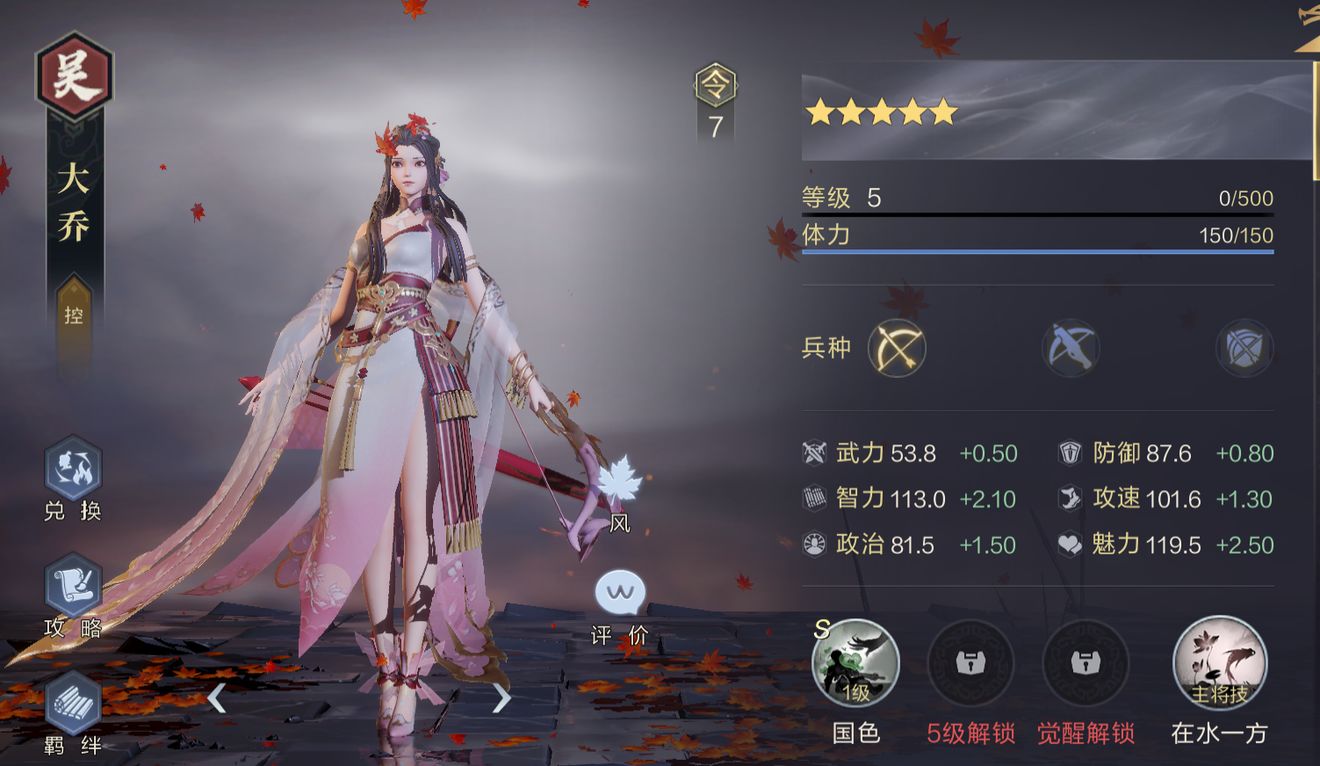This screenshot has height=766, width=1320.
Task: Select the shield-bow troop type icon
Action: click(1244, 348)
